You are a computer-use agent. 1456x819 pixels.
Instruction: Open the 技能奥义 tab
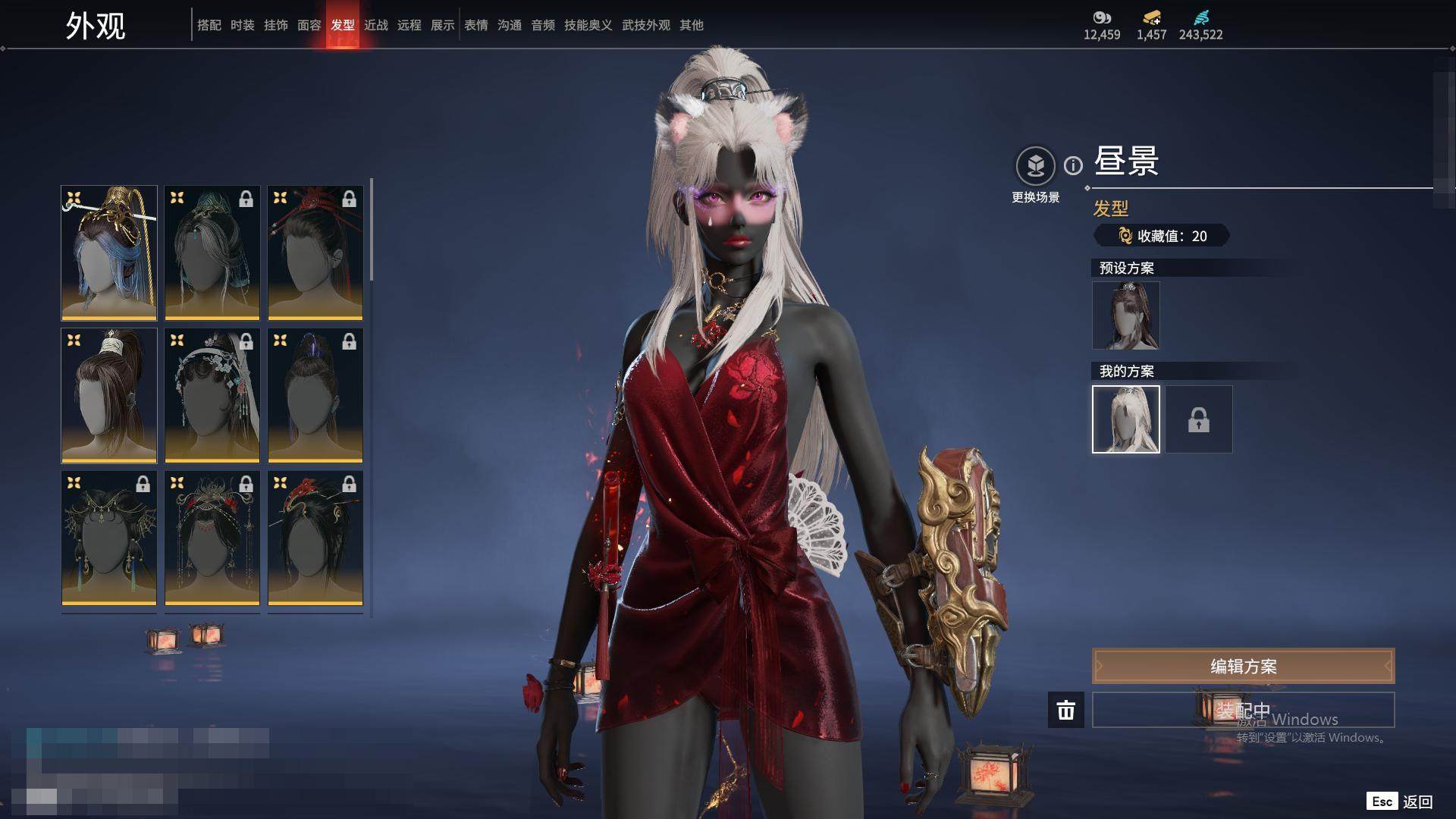coord(588,25)
